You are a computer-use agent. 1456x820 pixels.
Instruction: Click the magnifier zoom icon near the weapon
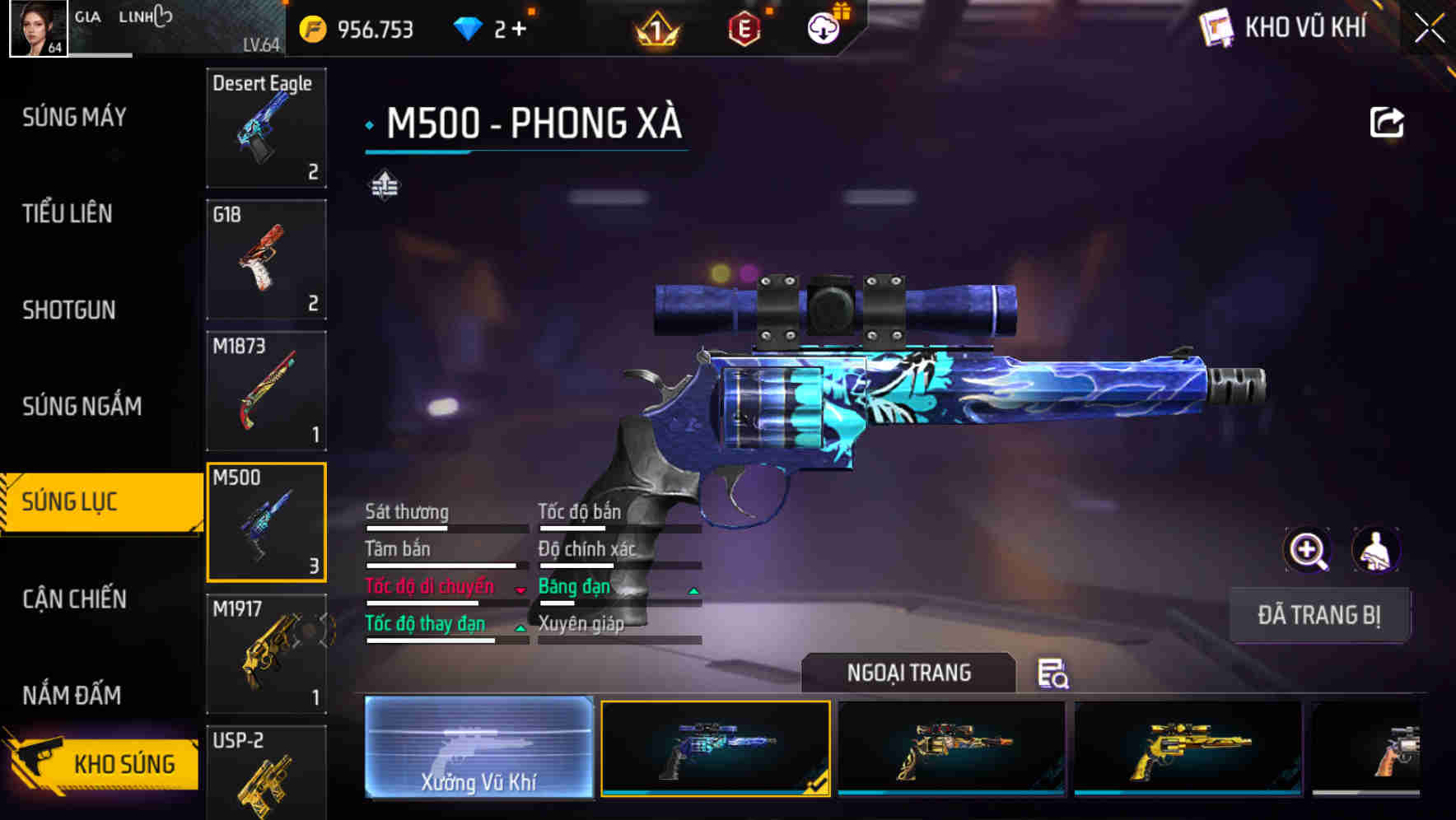click(1309, 550)
